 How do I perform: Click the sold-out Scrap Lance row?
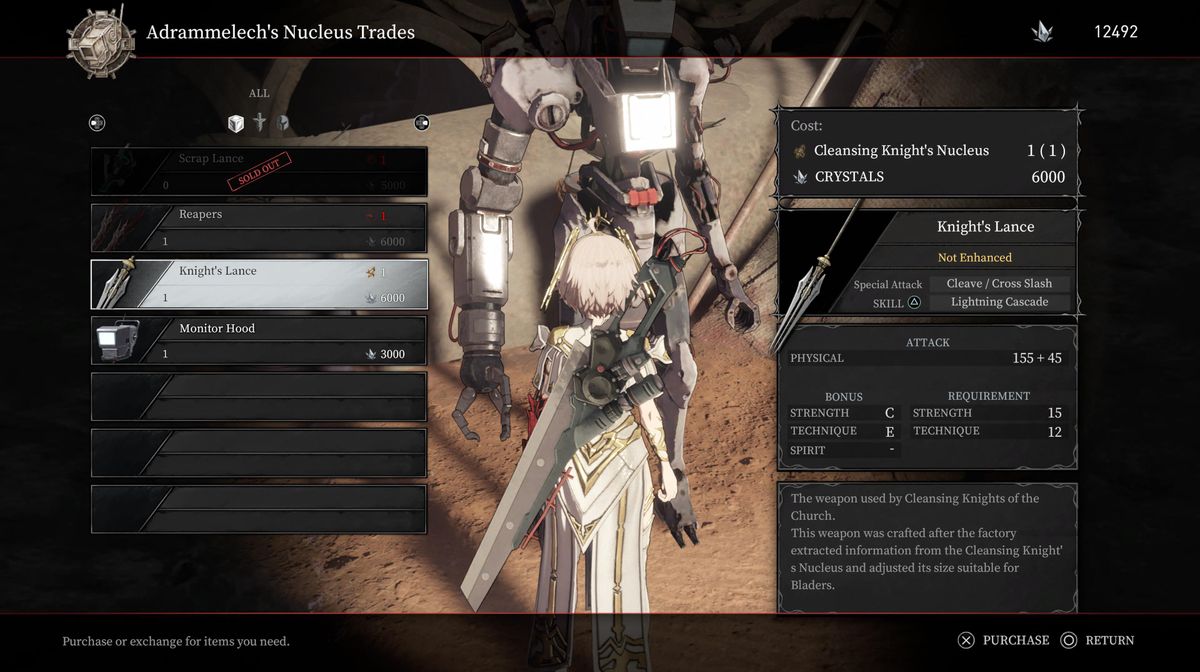(x=259, y=172)
